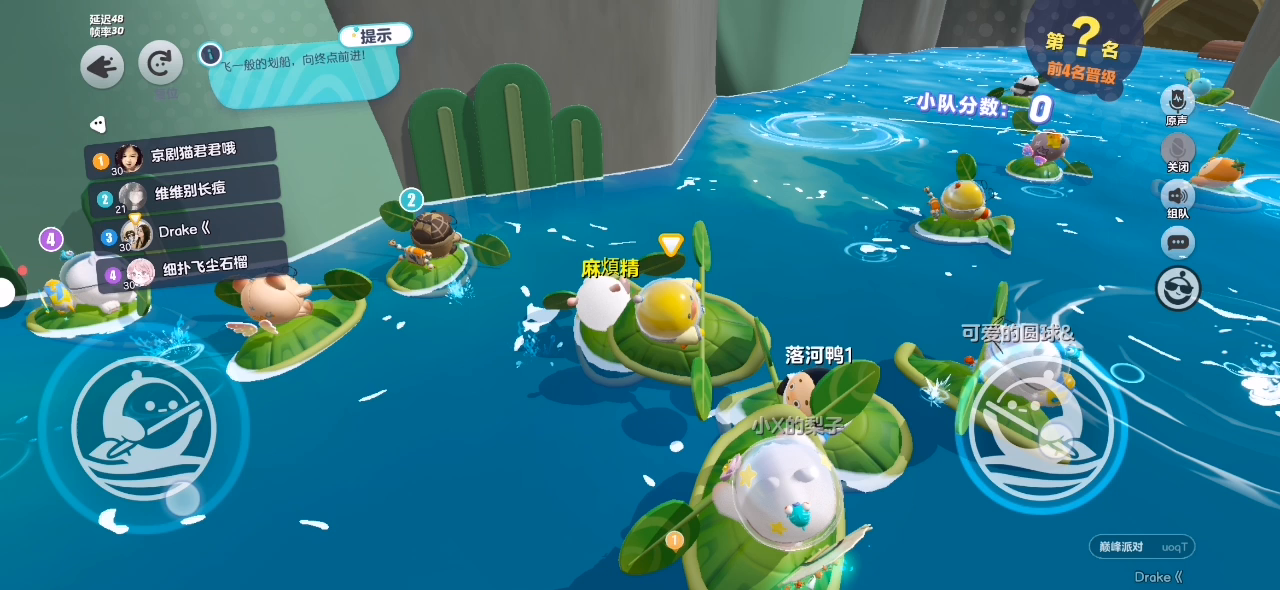This screenshot has width=1280, height=590.
Task: Collapse the team list with the small white arrow
Action: pyautogui.click(x=97, y=125)
